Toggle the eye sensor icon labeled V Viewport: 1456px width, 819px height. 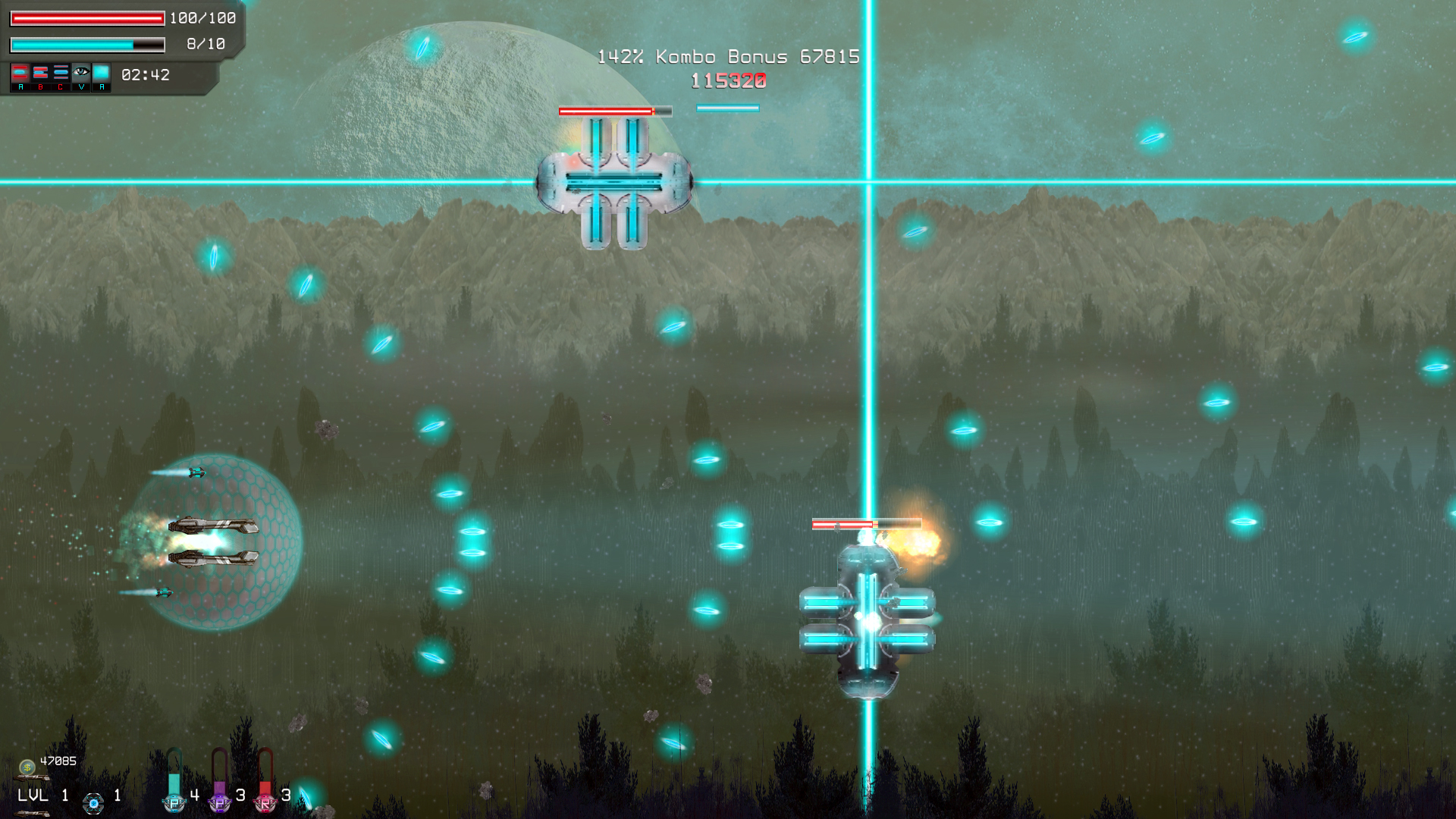(81, 72)
